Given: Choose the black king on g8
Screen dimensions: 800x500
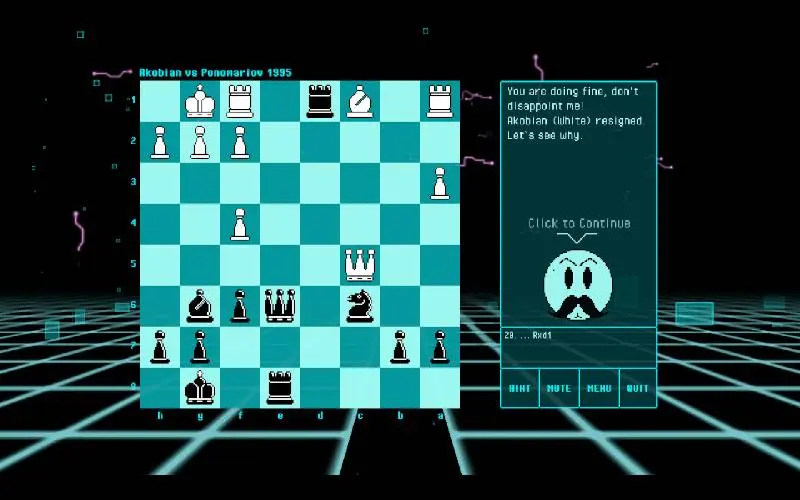Looking at the screenshot, I should [x=200, y=387].
